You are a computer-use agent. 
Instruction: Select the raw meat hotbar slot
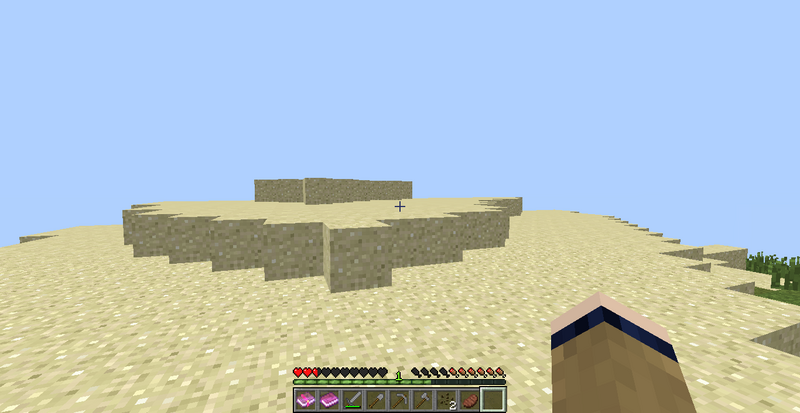468,400
